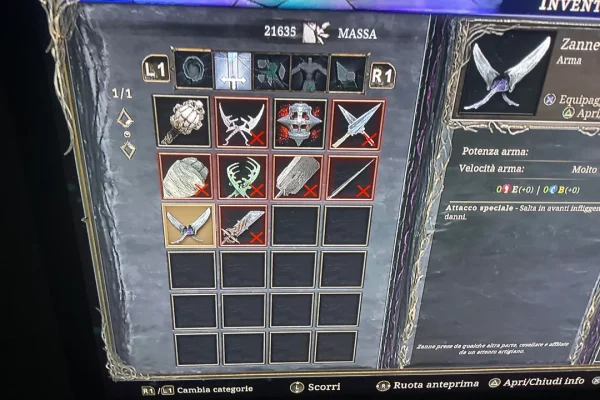Viewport: 600px width, 400px height.
Task: Open the body armor category tab
Action: 309,72
